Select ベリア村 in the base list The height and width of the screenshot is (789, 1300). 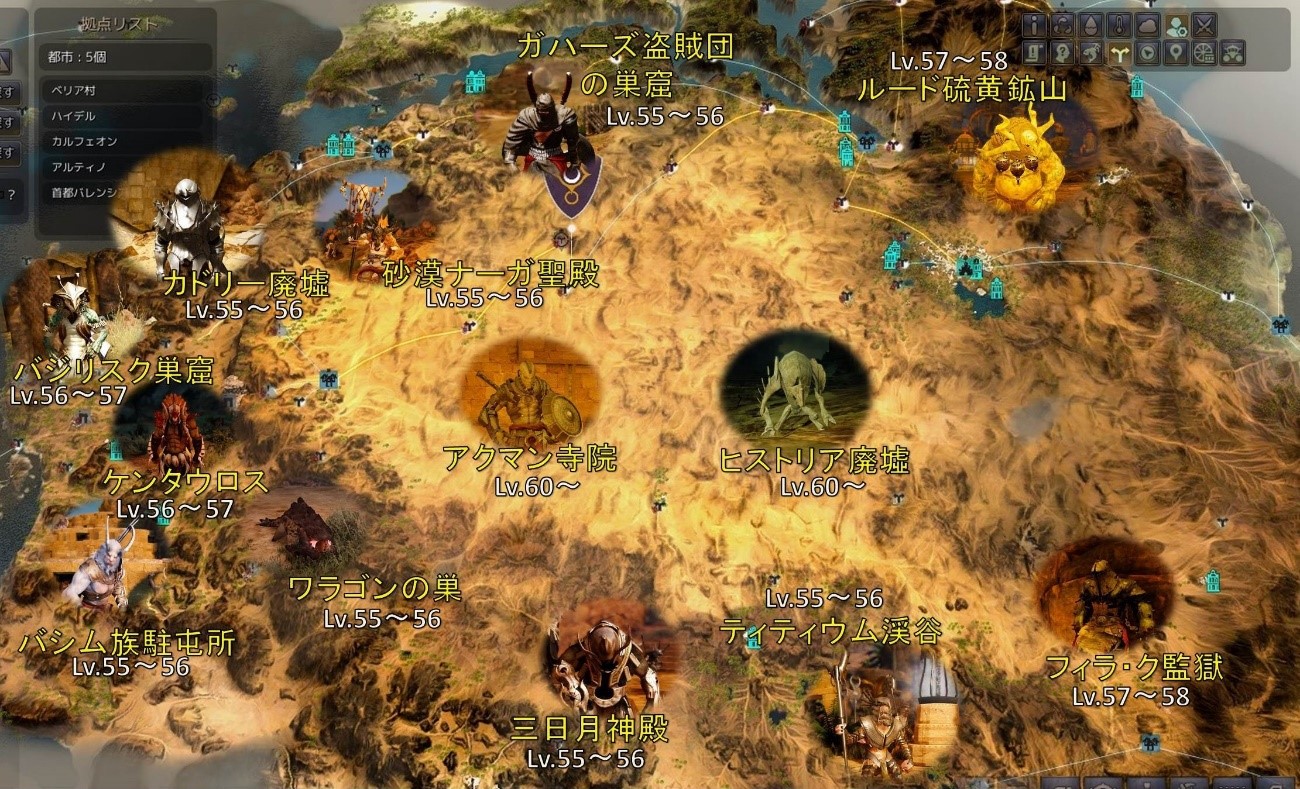coord(75,91)
